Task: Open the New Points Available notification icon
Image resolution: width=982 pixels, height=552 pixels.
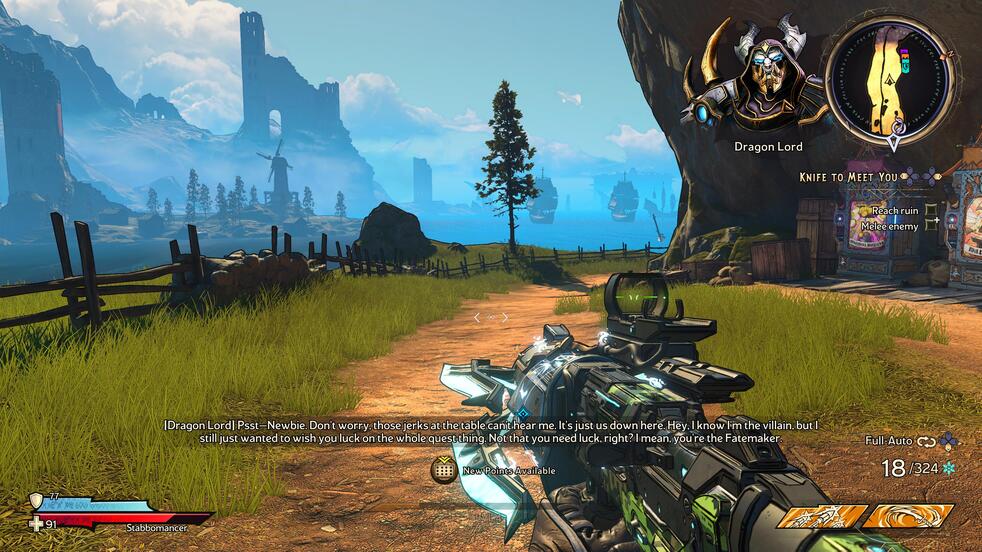Action: [444, 470]
